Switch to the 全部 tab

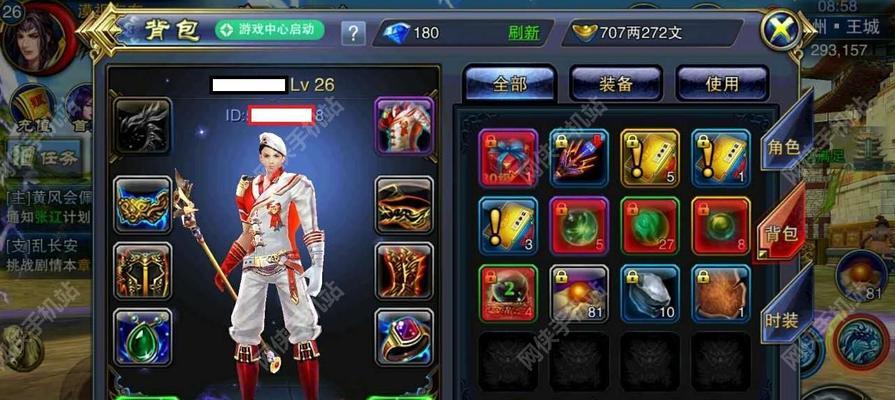click(x=509, y=84)
